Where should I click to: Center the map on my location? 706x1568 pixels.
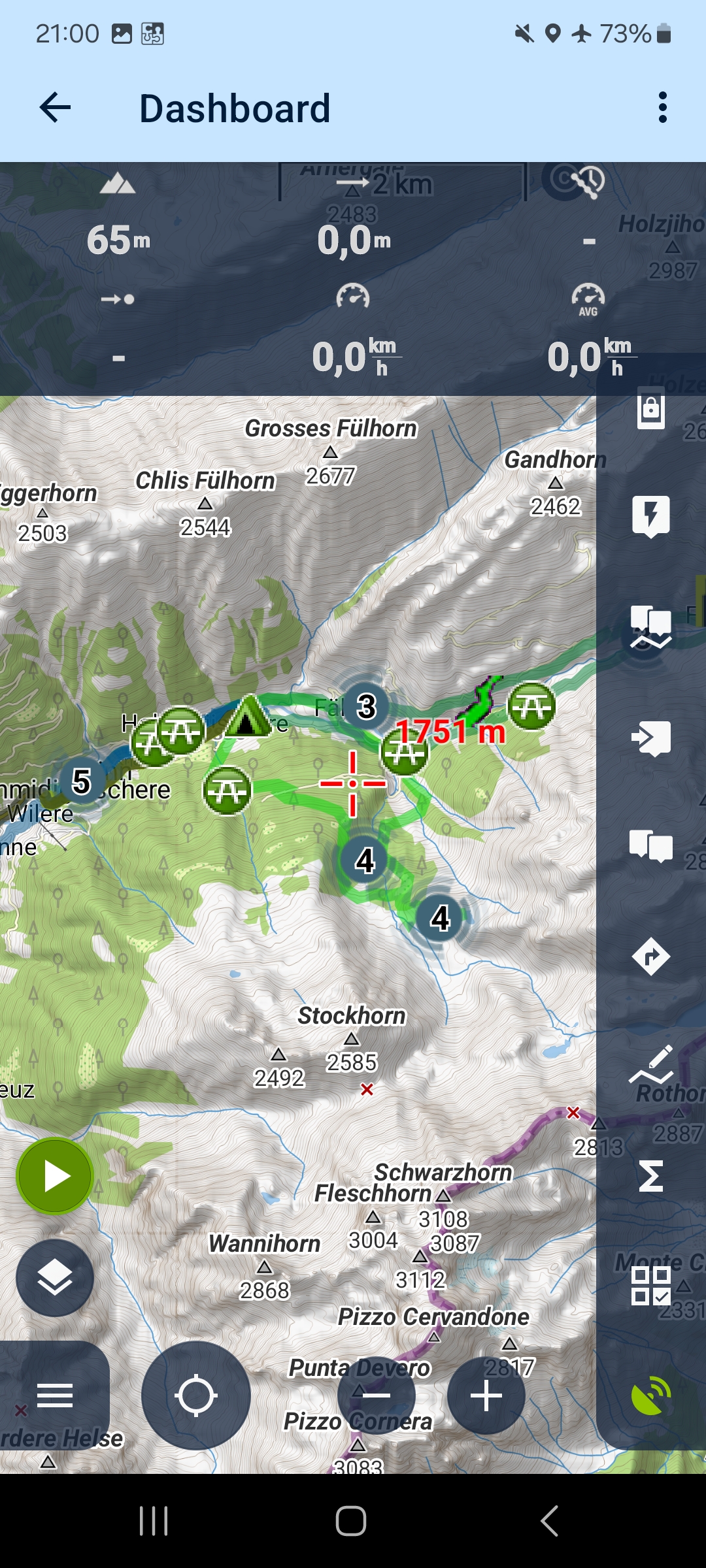click(195, 1396)
